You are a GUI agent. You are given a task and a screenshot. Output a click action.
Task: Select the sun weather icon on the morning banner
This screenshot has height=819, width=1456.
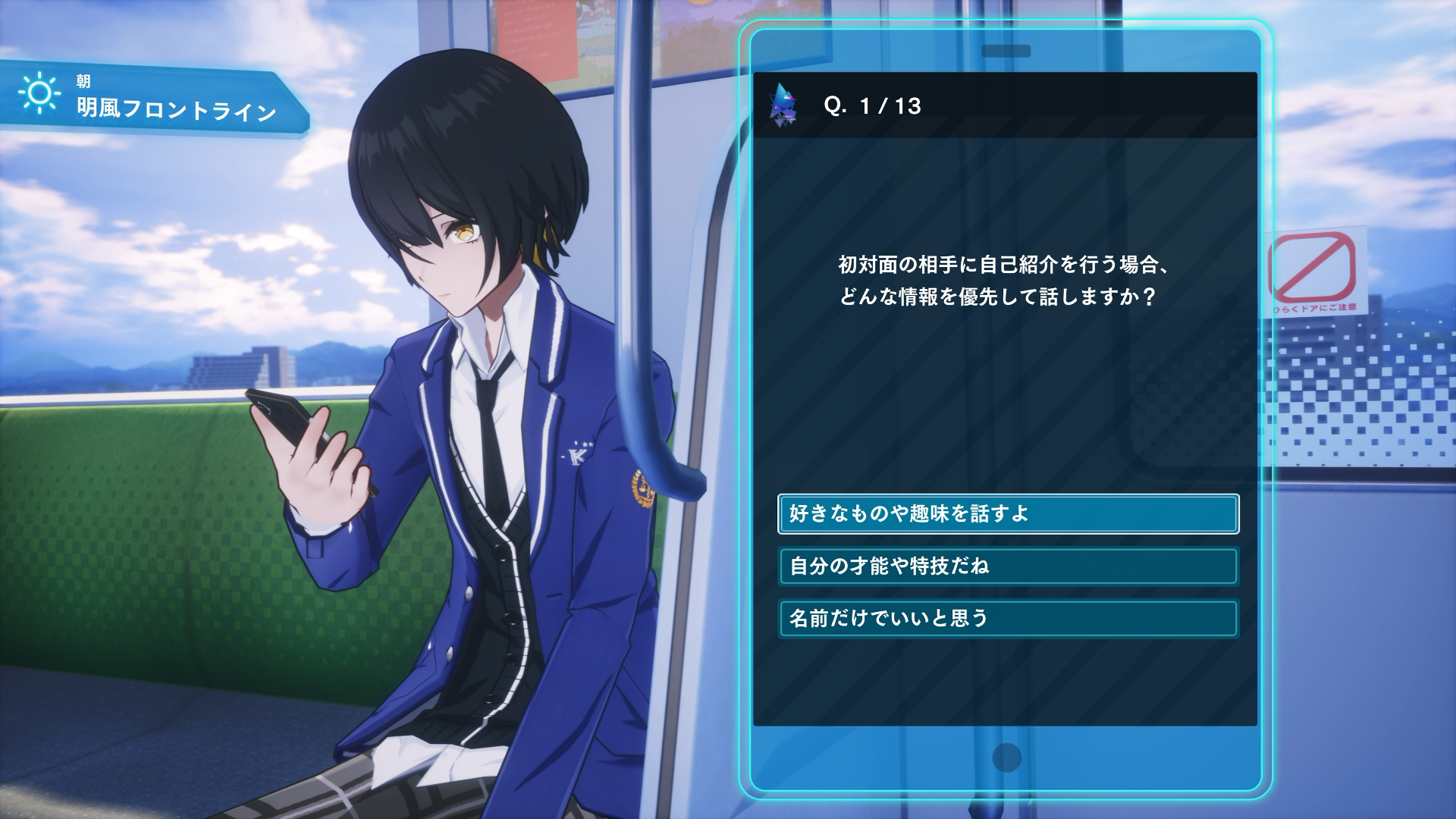pyautogui.click(x=38, y=95)
